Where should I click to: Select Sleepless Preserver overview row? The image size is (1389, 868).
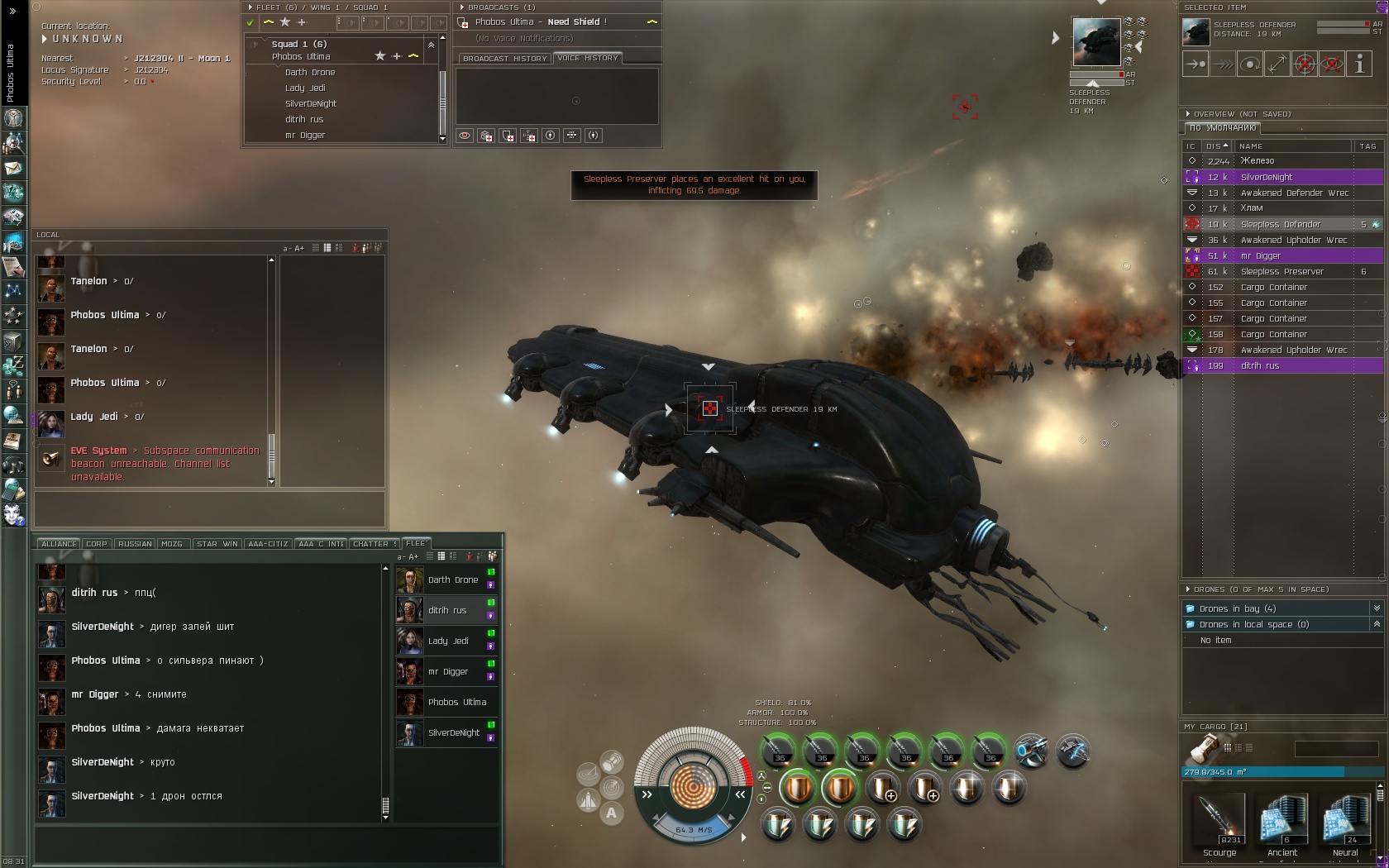pyautogui.click(x=1282, y=271)
